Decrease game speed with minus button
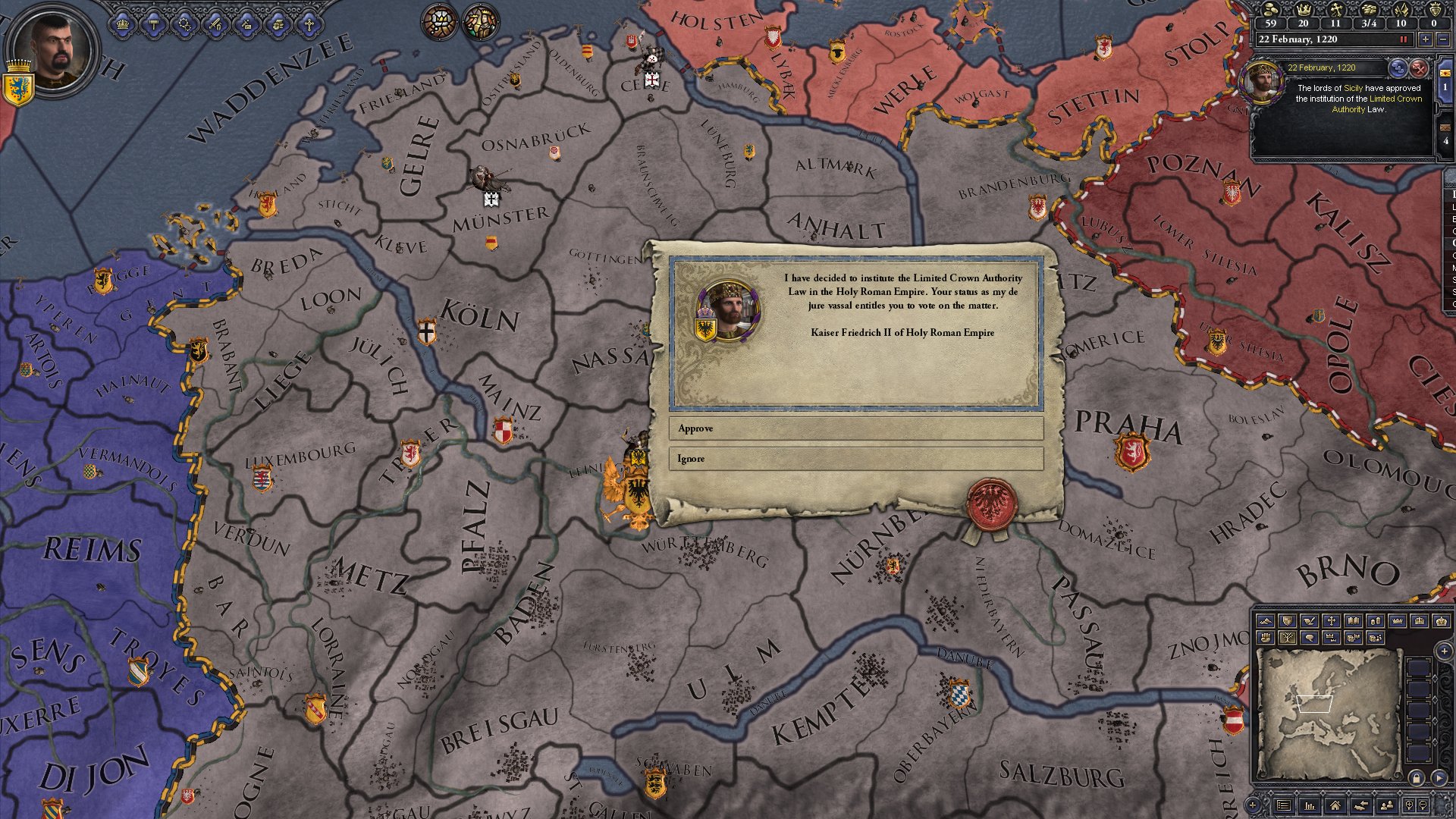Image resolution: width=1456 pixels, height=819 pixels. (x=1443, y=39)
